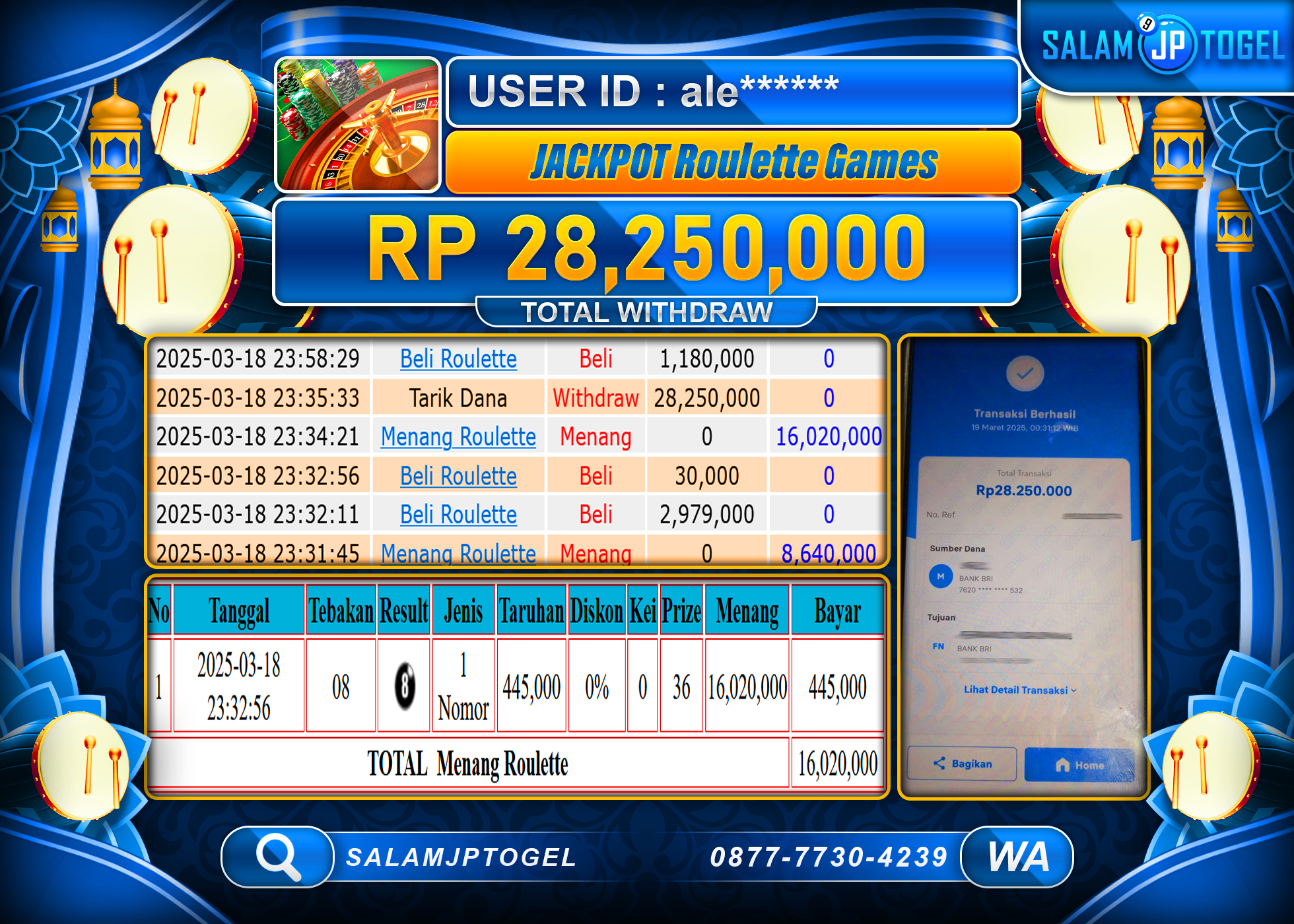The height and width of the screenshot is (924, 1294).
Task: Click the roulette game thumbnail image
Action: tap(357, 124)
